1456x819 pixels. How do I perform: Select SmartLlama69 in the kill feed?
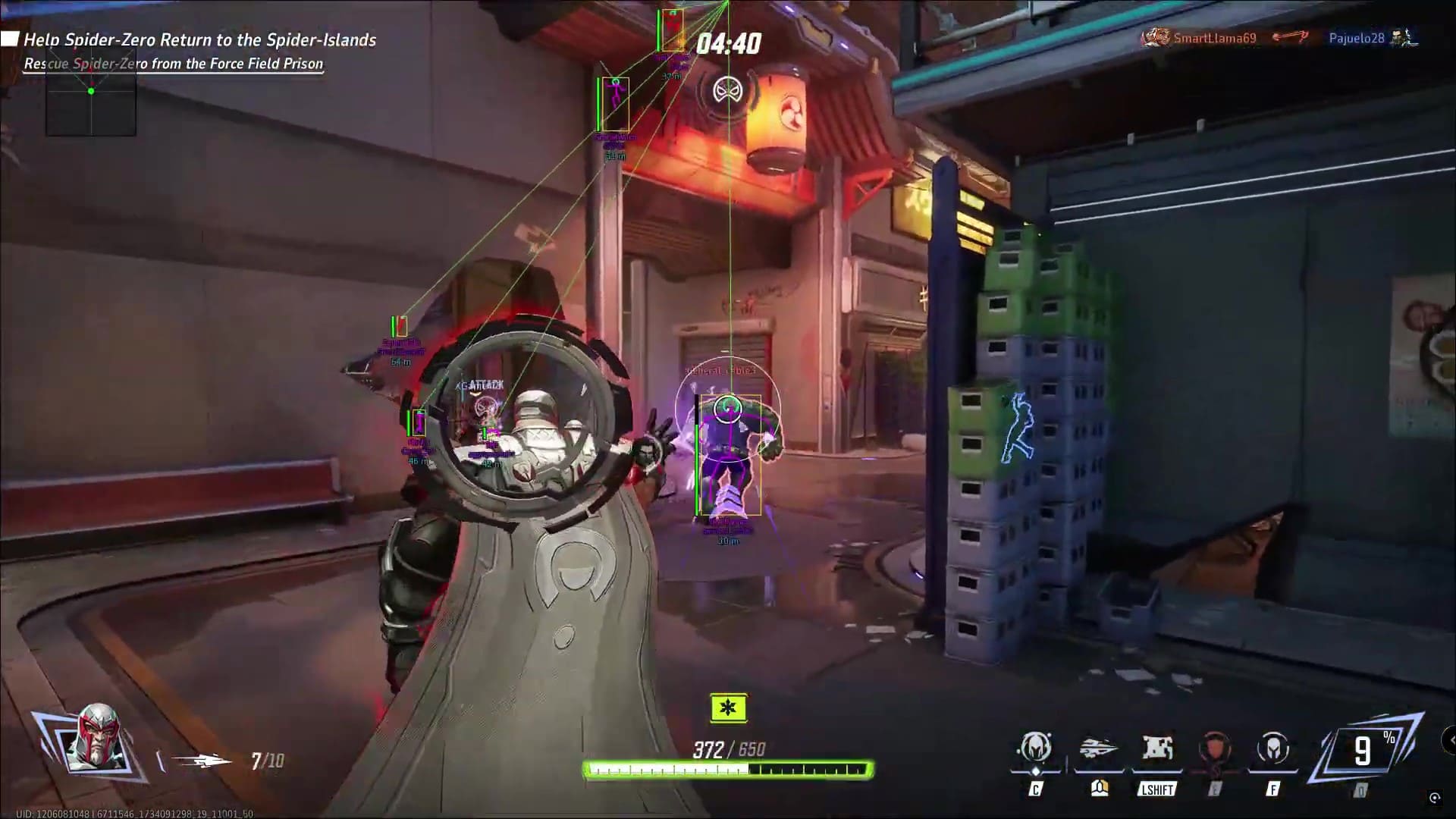[x=1214, y=38]
